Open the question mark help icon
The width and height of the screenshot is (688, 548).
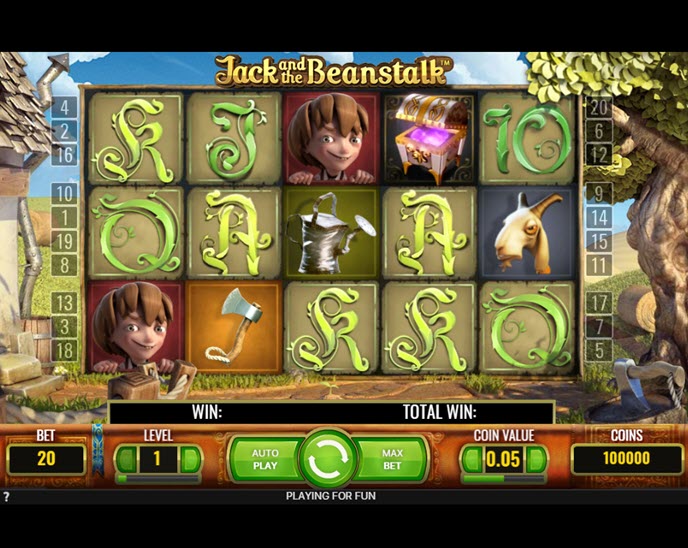(7, 496)
